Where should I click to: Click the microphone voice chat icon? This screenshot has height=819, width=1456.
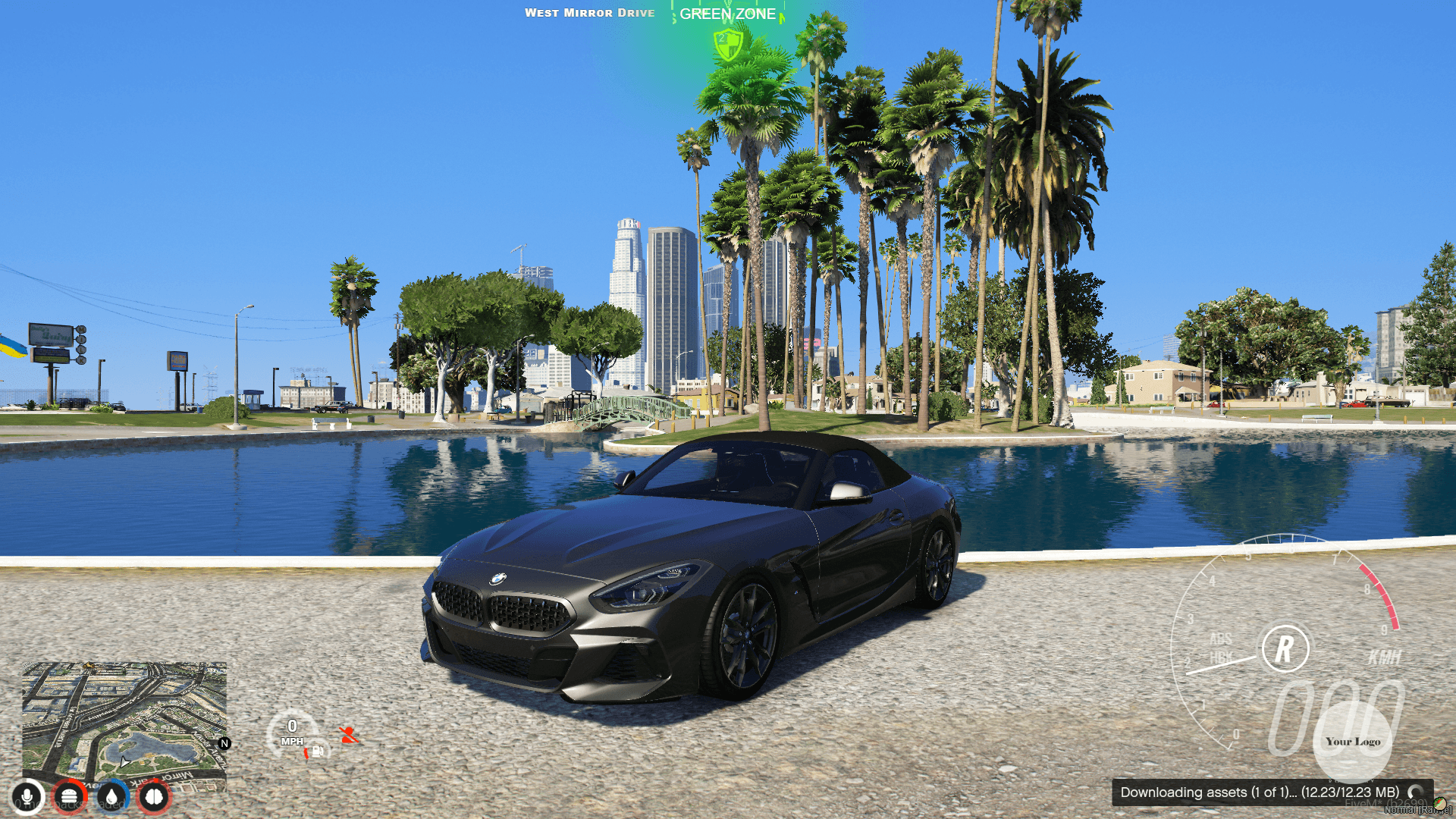27,796
